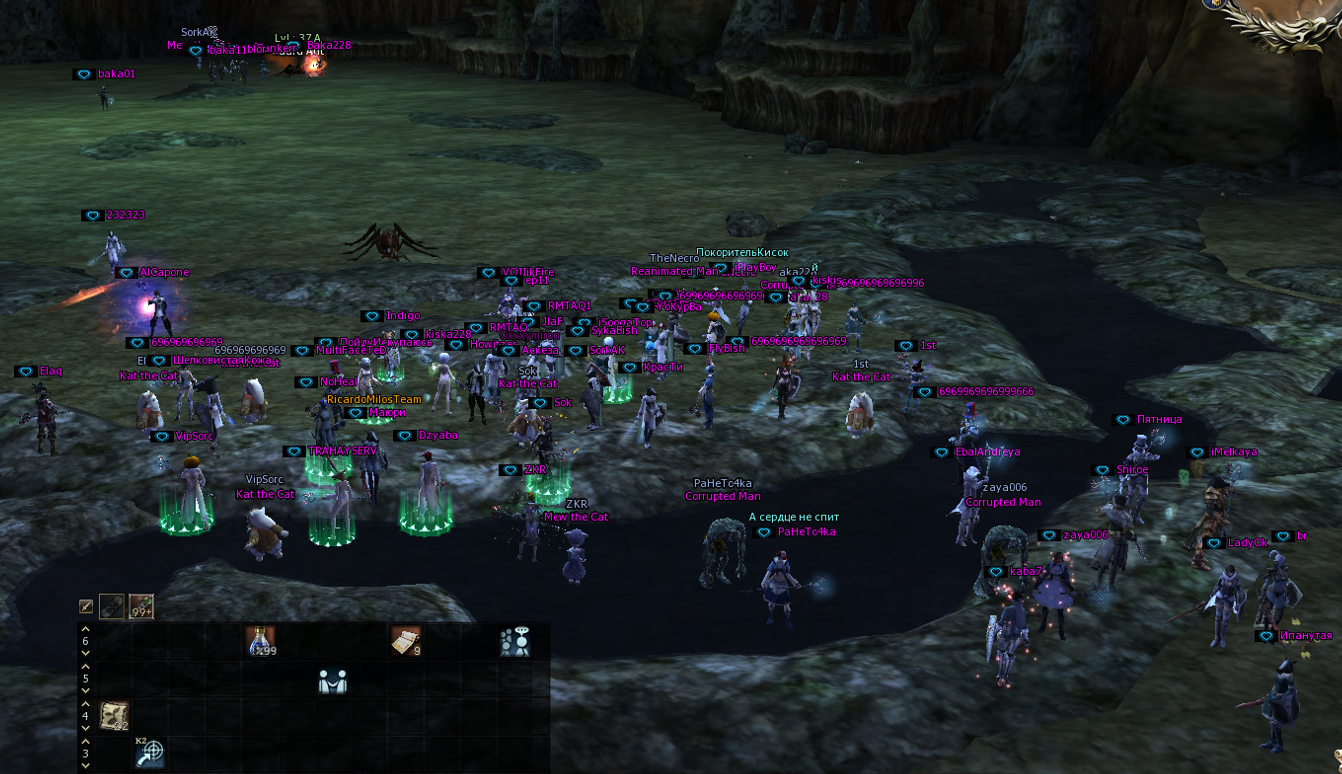This screenshot has height=774, width=1342.
Task: Page up on hotbar row 3
Action: pos(86,741)
